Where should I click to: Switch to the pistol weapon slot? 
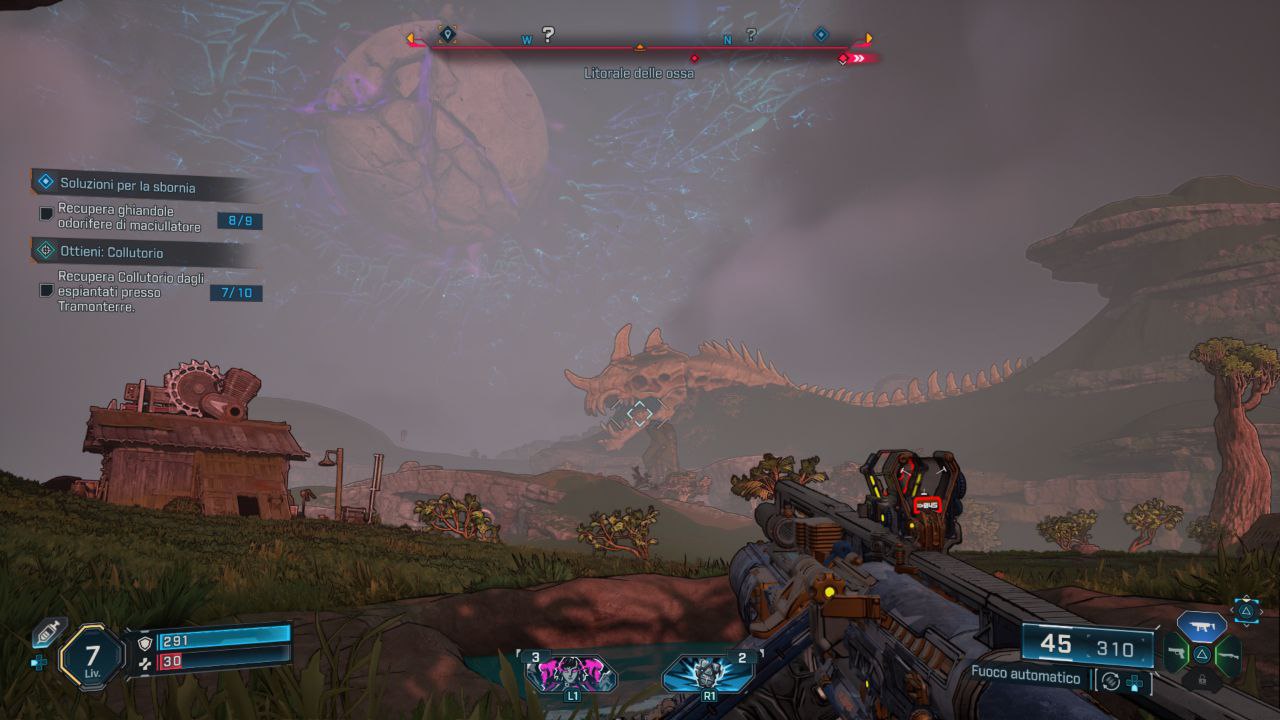tap(1175, 655)
